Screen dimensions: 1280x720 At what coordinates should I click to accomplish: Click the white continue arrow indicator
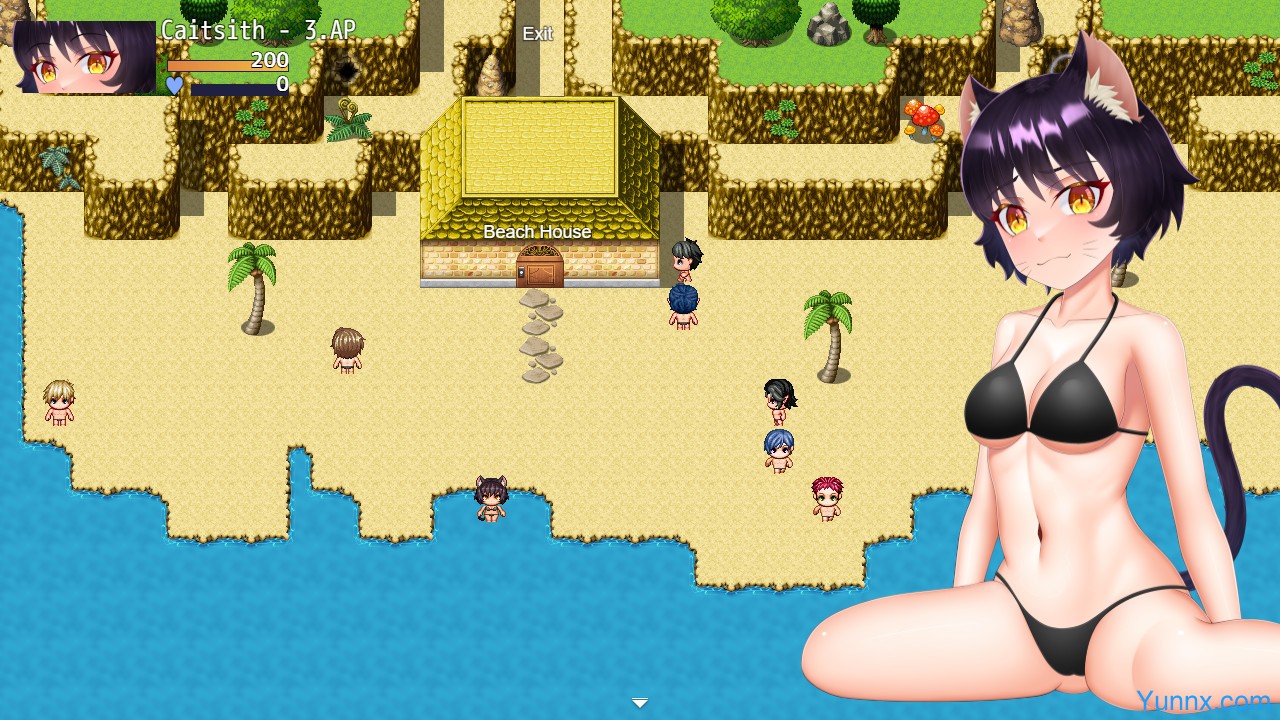click(x=640, y=703)
